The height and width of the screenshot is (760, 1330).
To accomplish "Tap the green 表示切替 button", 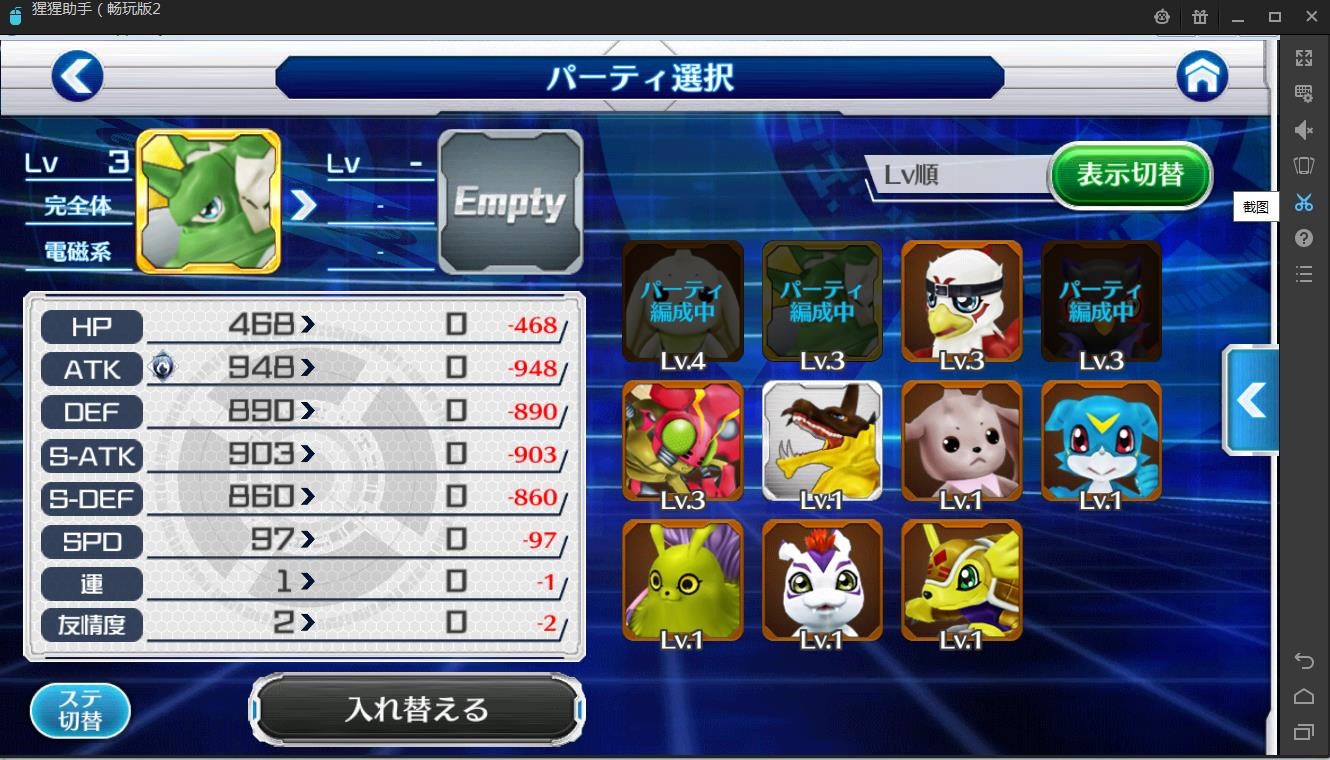I will 1130,176.
